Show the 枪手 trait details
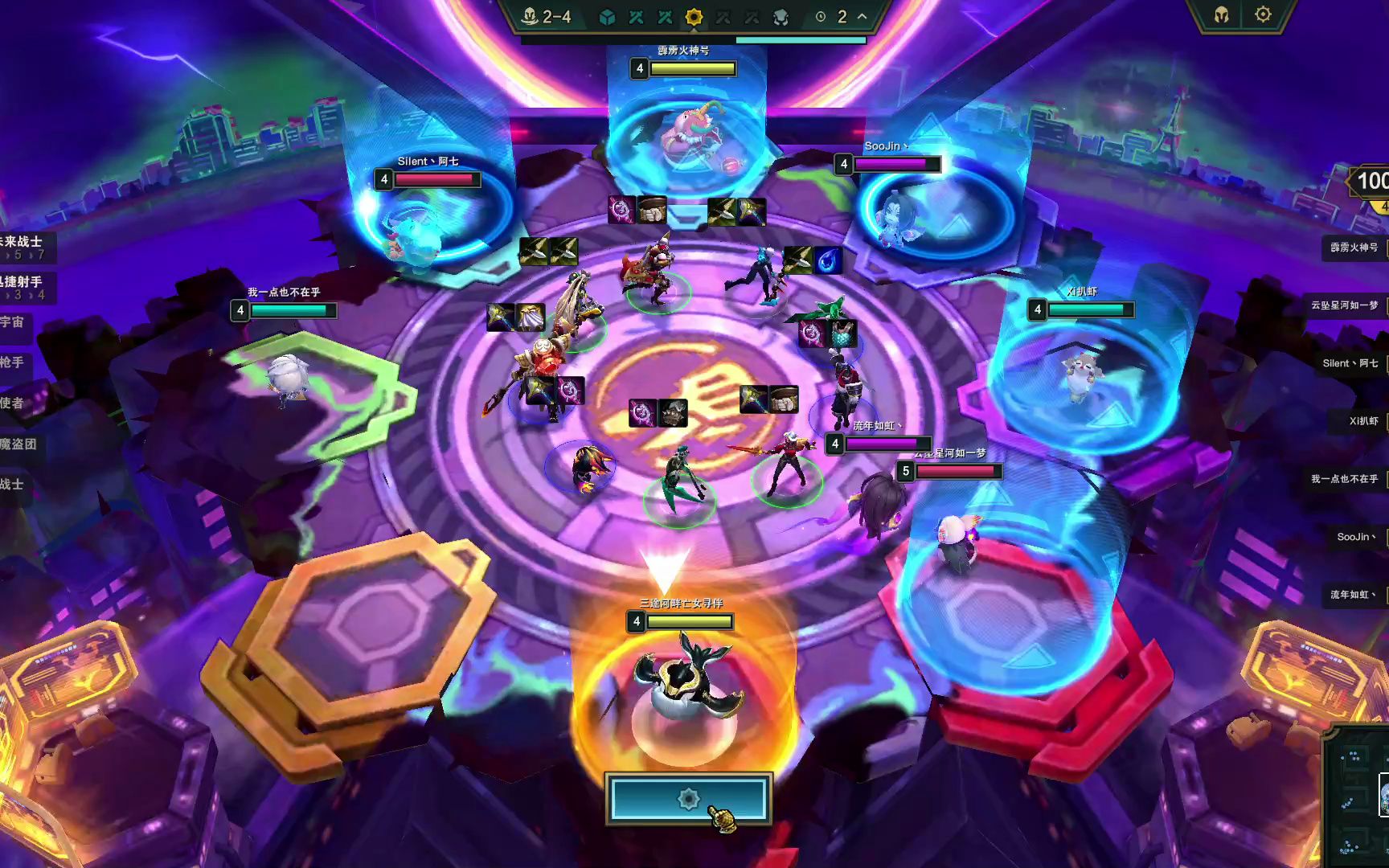The image size is (1389, 868). tap(12, 362)
